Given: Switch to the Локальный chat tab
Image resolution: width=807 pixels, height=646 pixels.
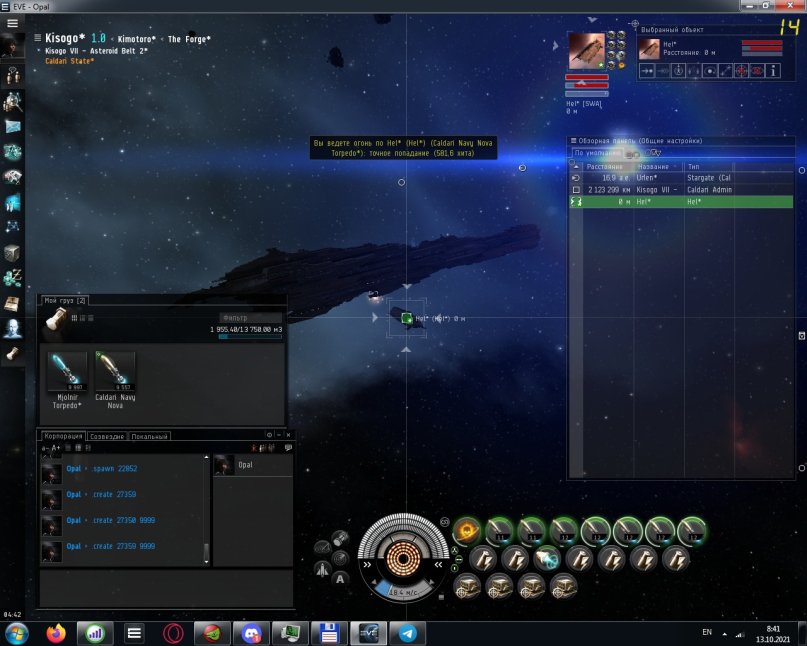Looking at the screenshot, I should pyautogui.click(x=149, y=436).
